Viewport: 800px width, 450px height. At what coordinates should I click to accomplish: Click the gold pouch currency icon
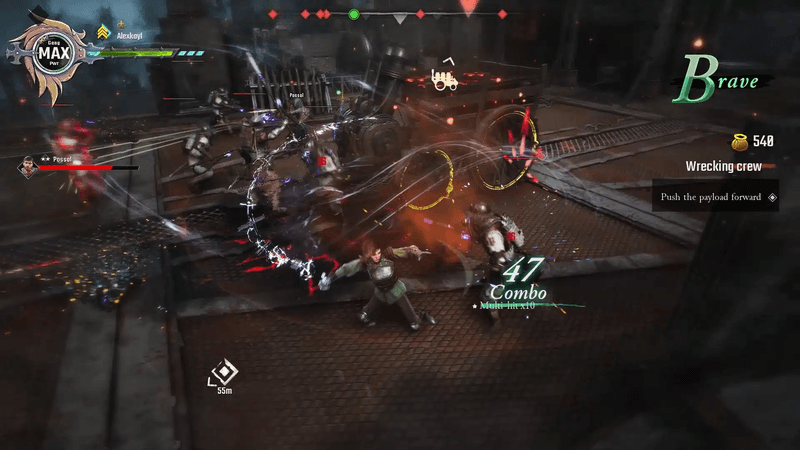(739, 142)
